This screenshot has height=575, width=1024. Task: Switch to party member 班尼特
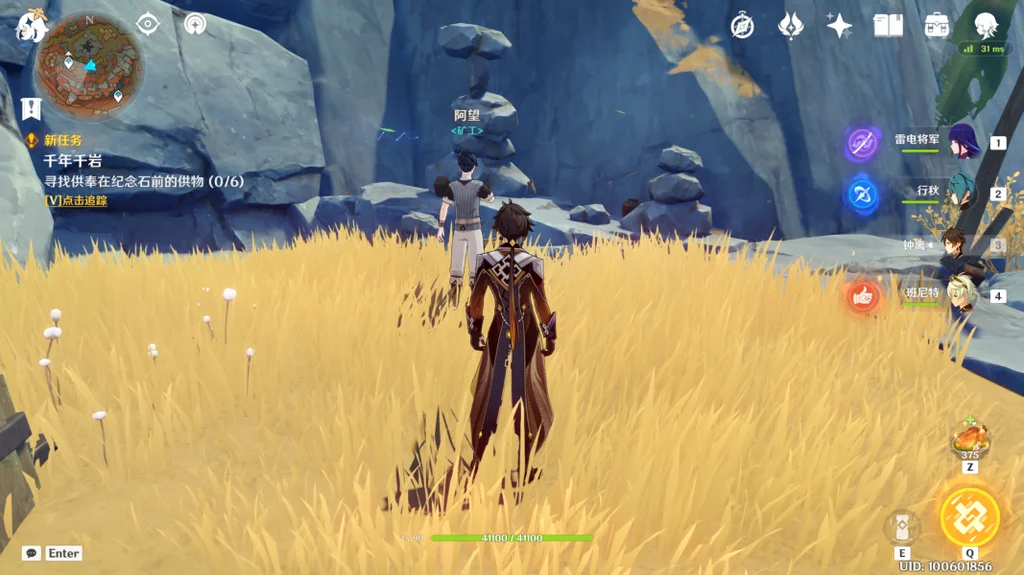963,294
